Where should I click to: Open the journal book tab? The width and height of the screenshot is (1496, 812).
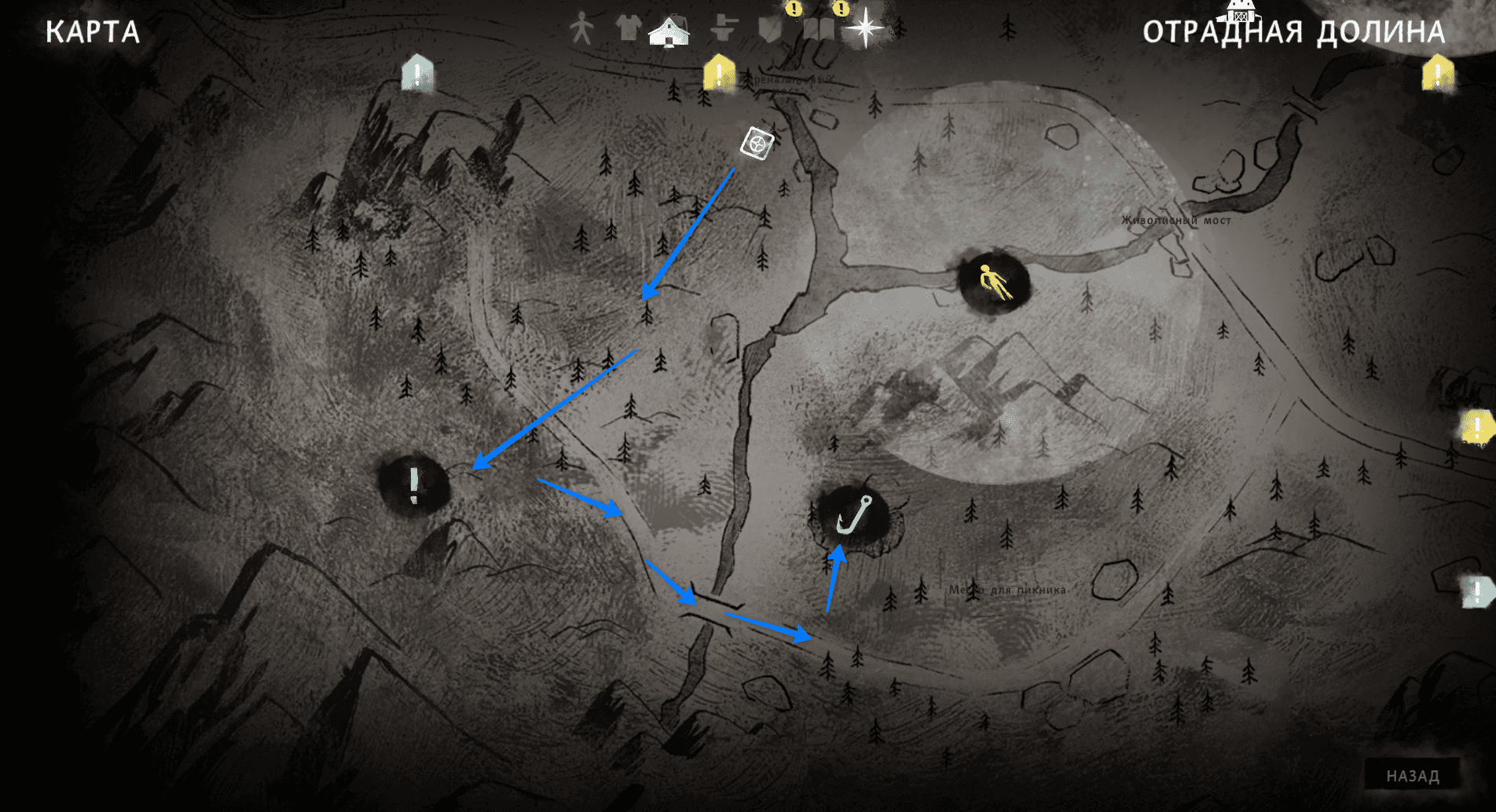(818, 30)
